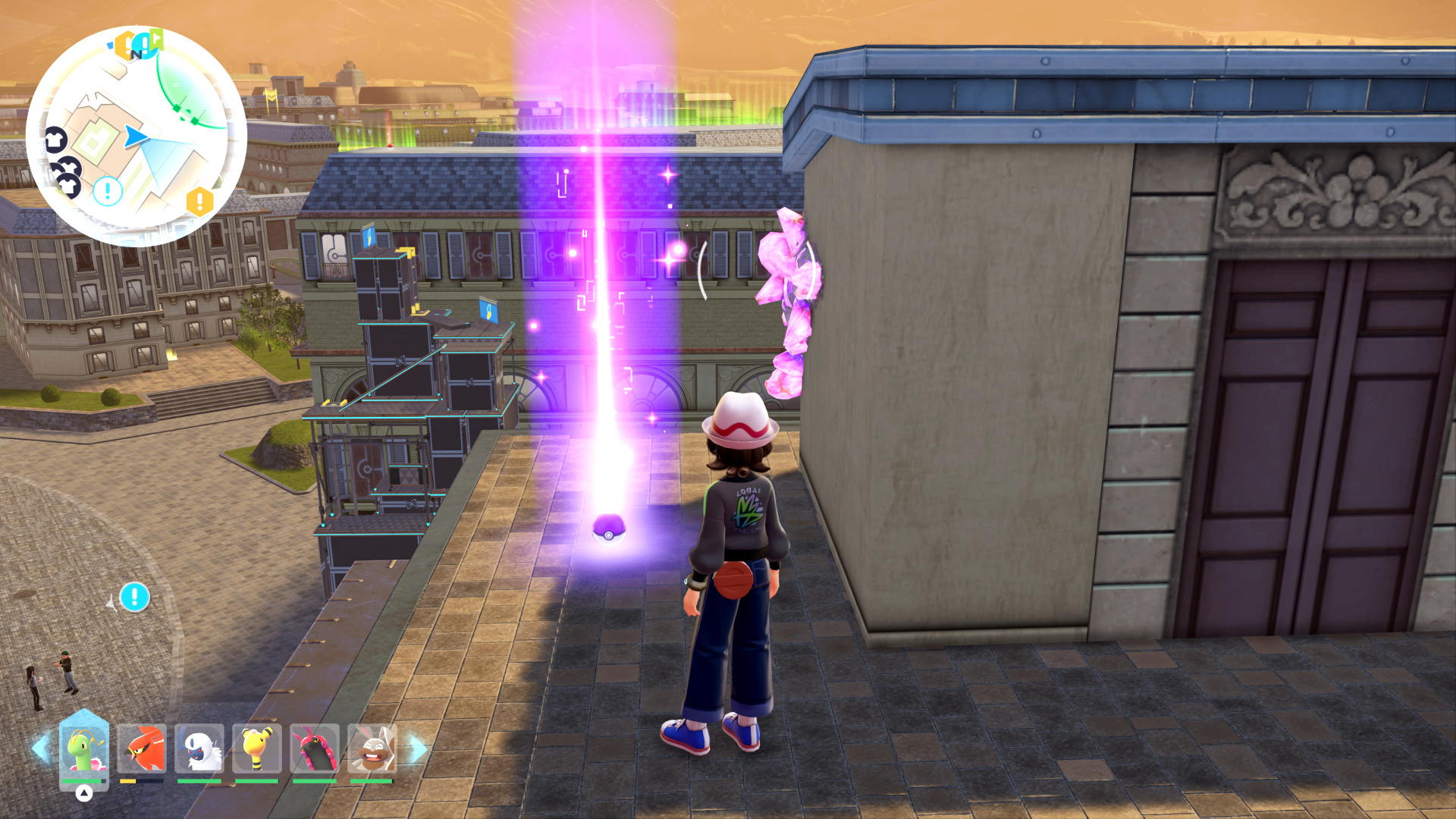1456x819 pixels.
Task: Select the blue exclamation marker floating over the plaza
Action: pos(134,597)
